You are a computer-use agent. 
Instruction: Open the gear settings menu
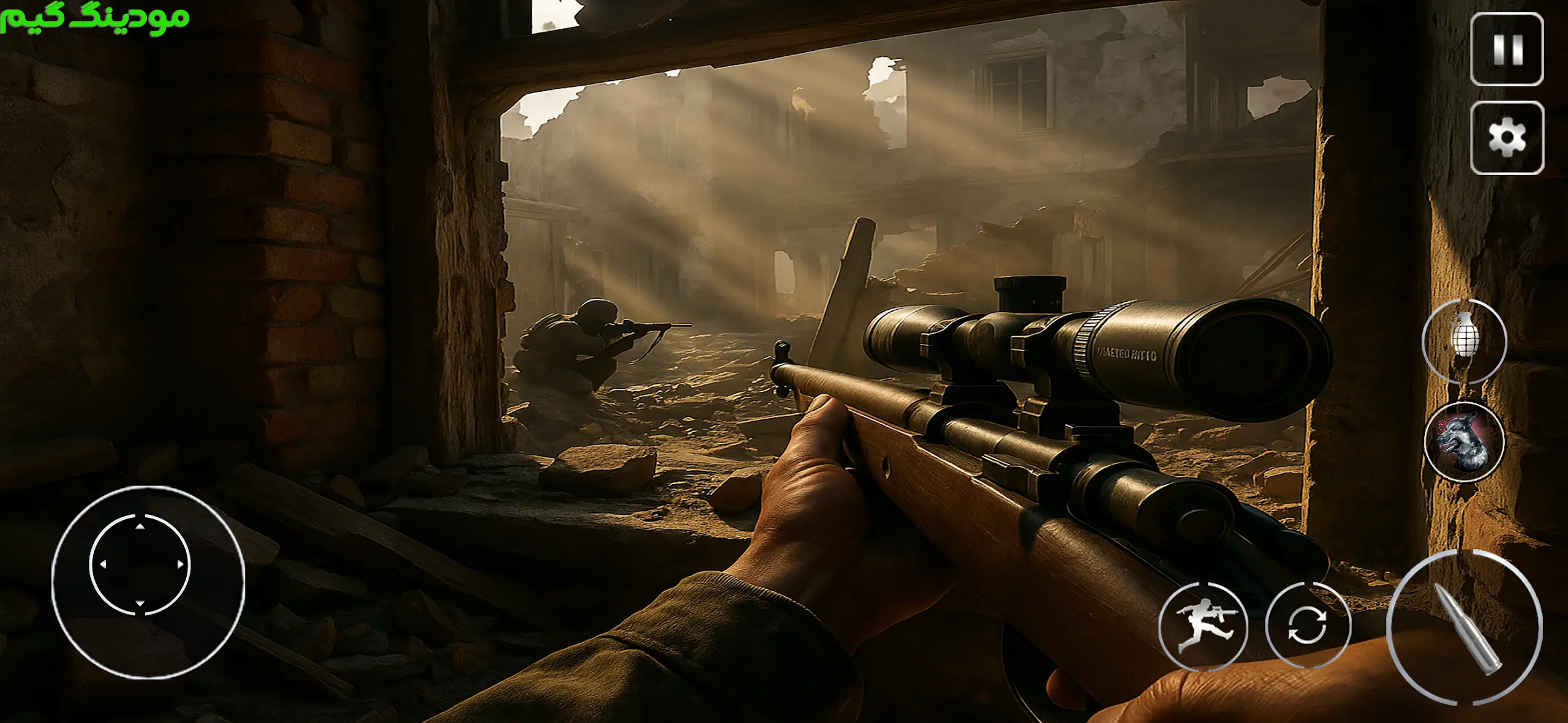1507,138
